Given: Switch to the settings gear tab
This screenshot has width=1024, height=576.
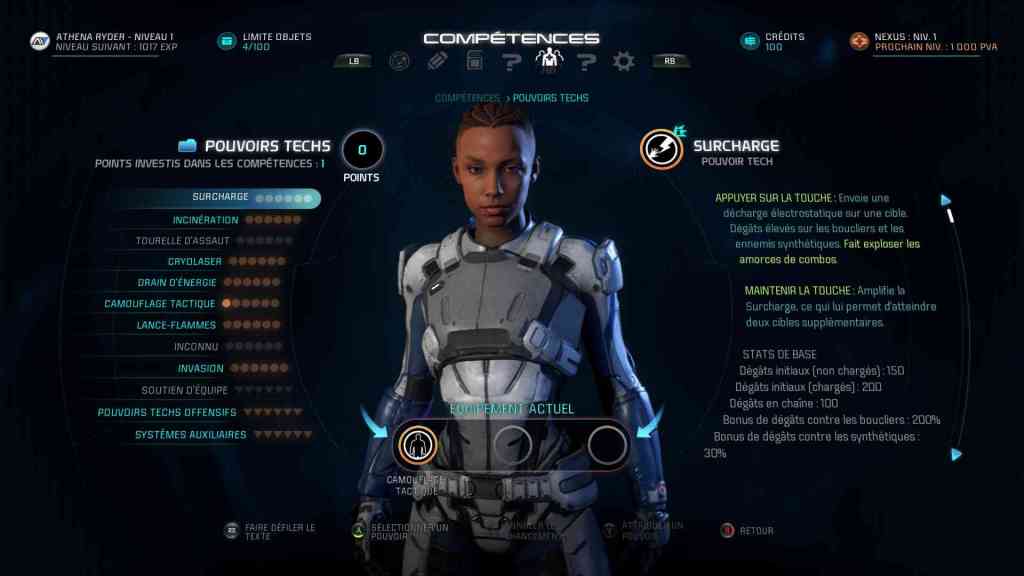Looking at the screenshot, I should point(624,61).
